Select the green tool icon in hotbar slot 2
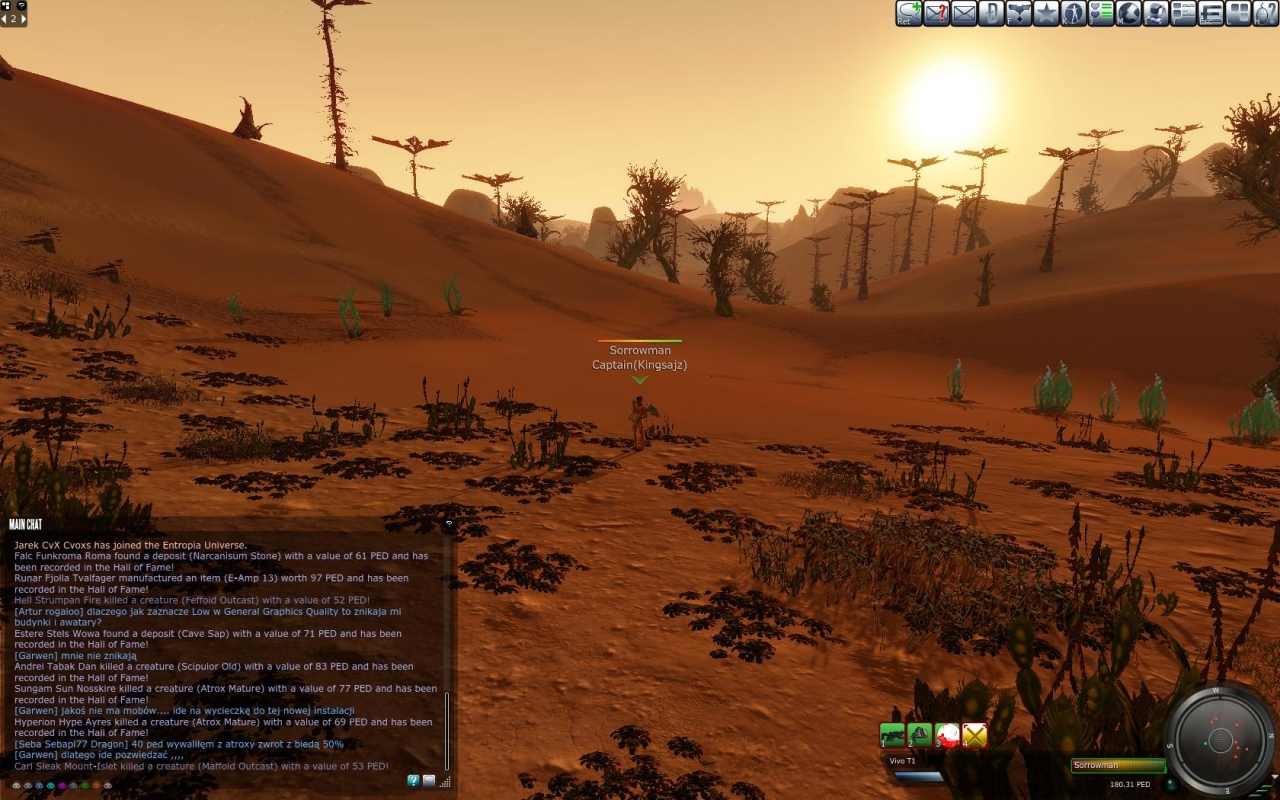Viewport: 1280px width, 800px height. click(920, 736)
